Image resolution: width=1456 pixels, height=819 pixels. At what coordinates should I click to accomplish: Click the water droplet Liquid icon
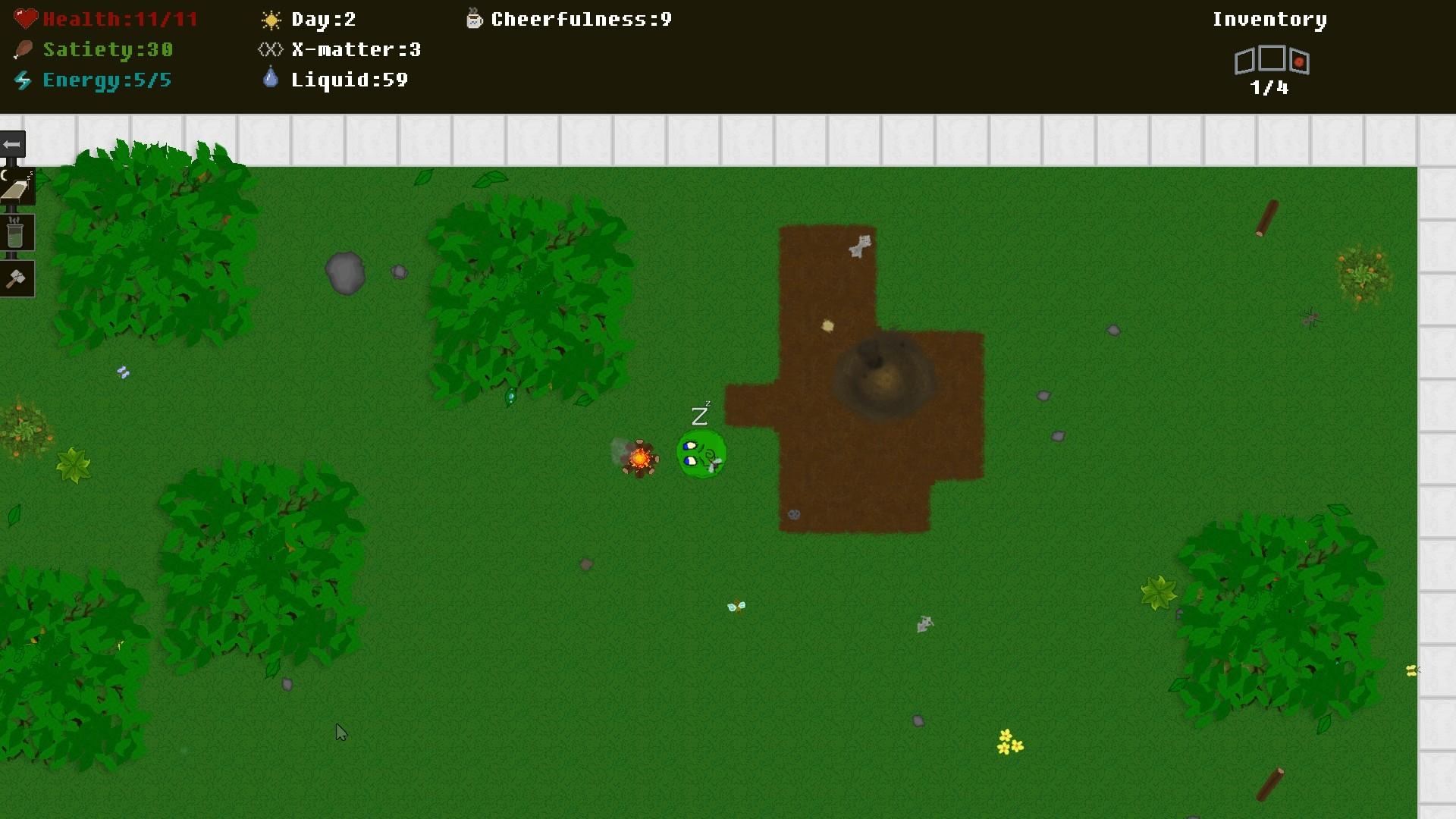270,77
